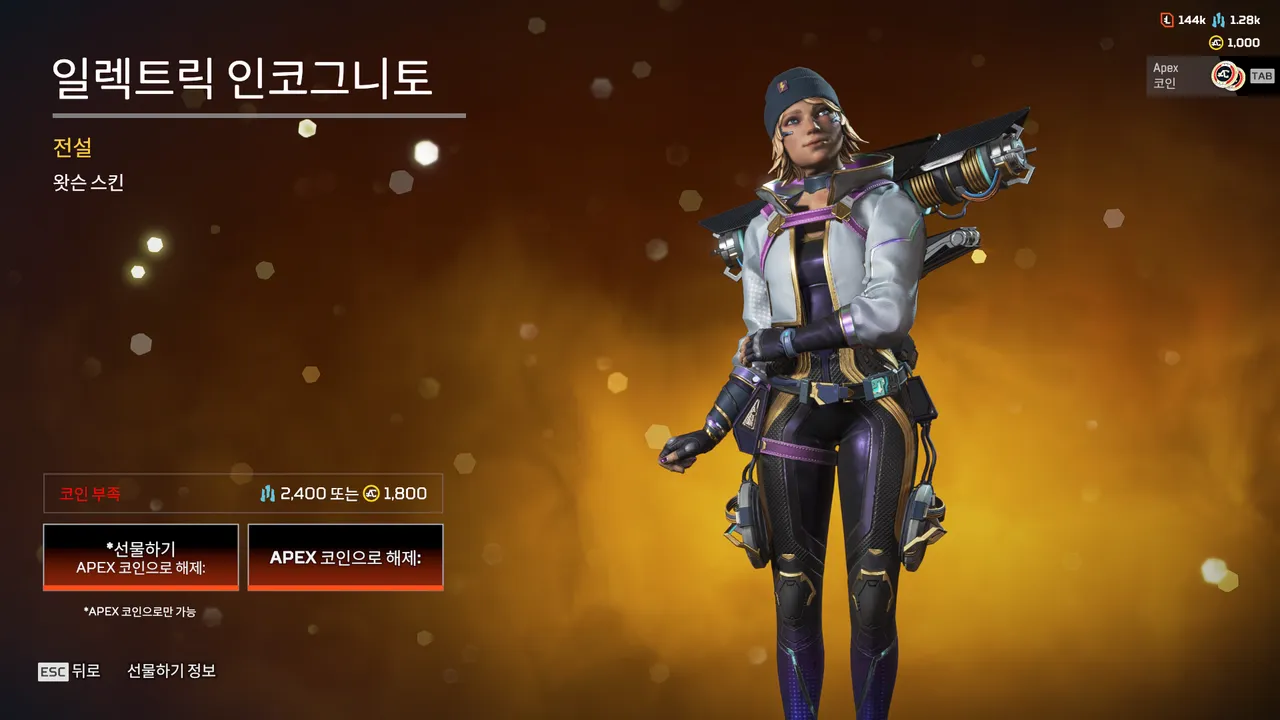This screenshot has width=1280, height=720.
Task: Open 선물하기 정보 gifting info
Action: pos(171,671)
